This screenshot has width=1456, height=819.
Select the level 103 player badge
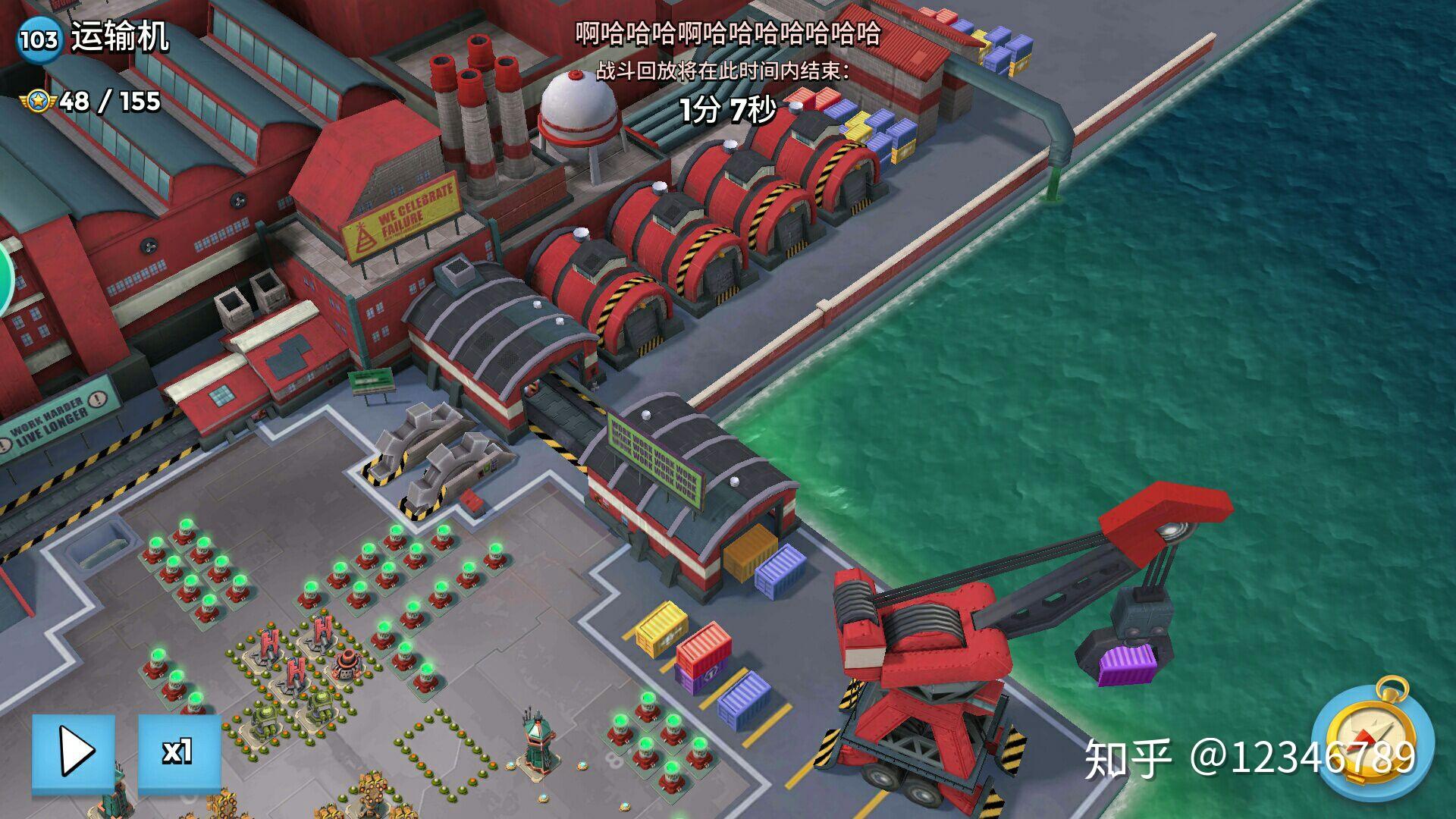click(38, 39)
